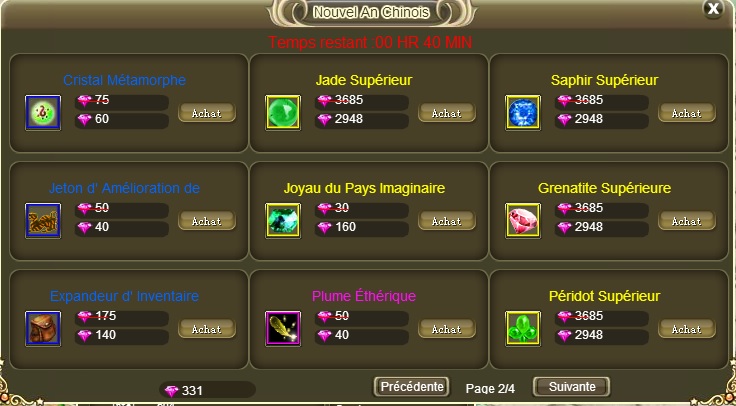
Task: Click Achat for Jeton d'Amélioration
Action: pos(207,221)
